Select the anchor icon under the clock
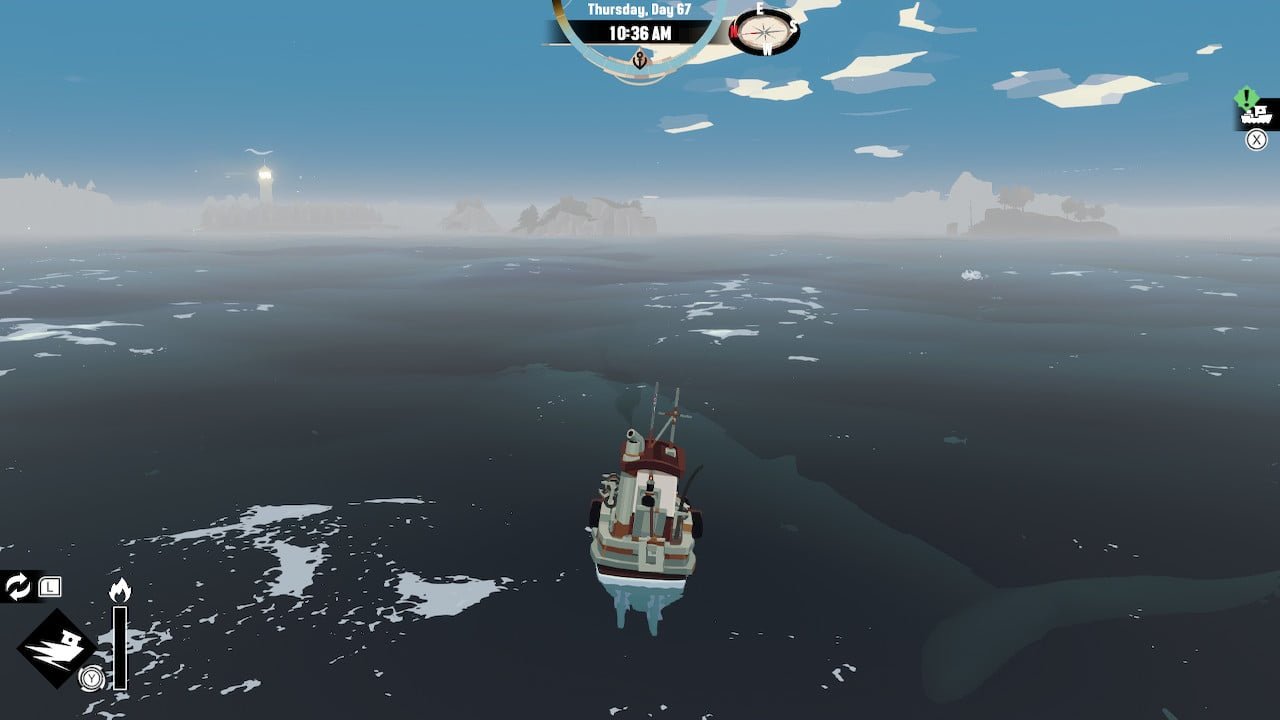The image size is (1280, 720). pos(640,60)
